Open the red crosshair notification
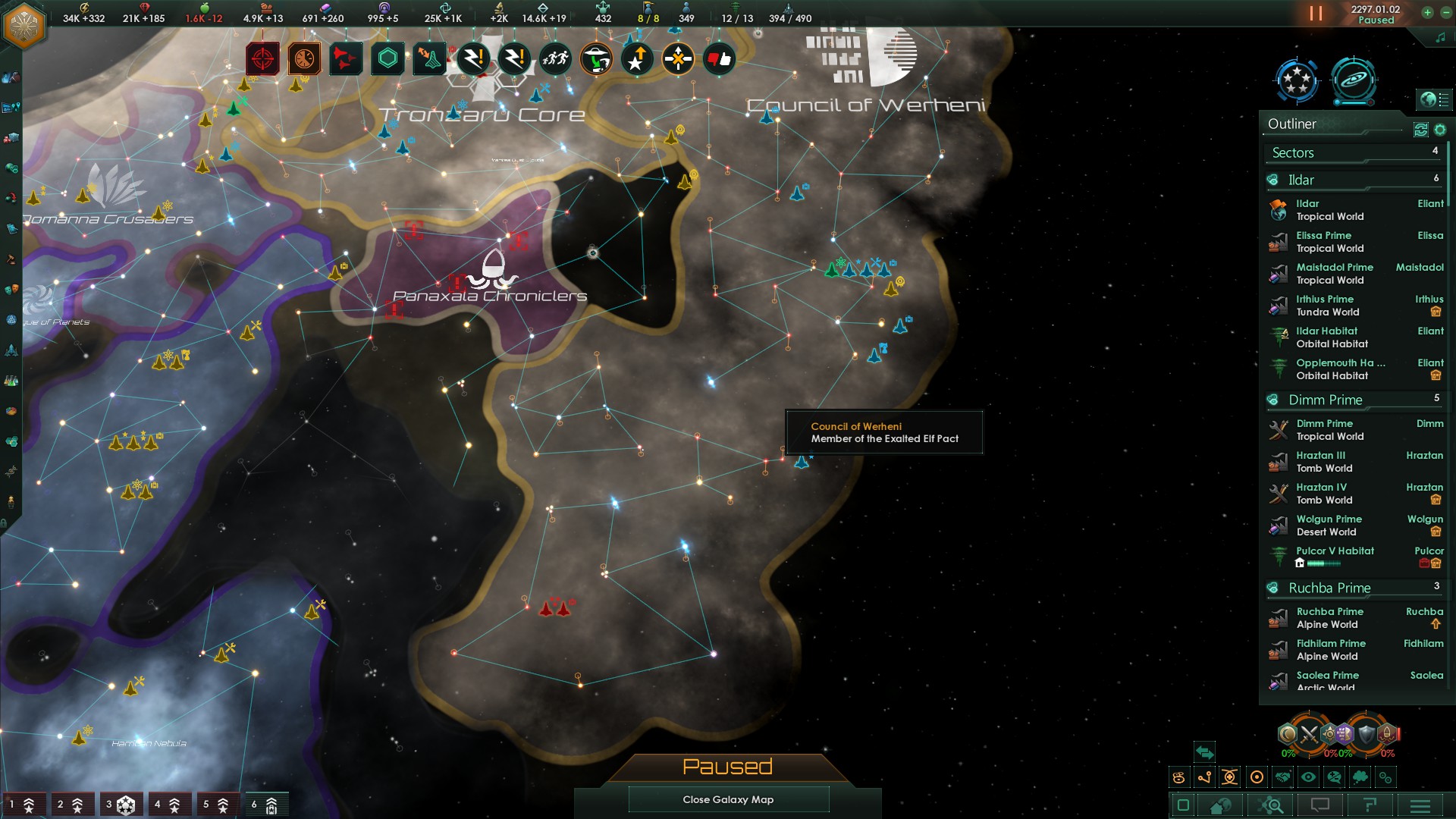The image size is (1456, 819). tap(262, 58)
